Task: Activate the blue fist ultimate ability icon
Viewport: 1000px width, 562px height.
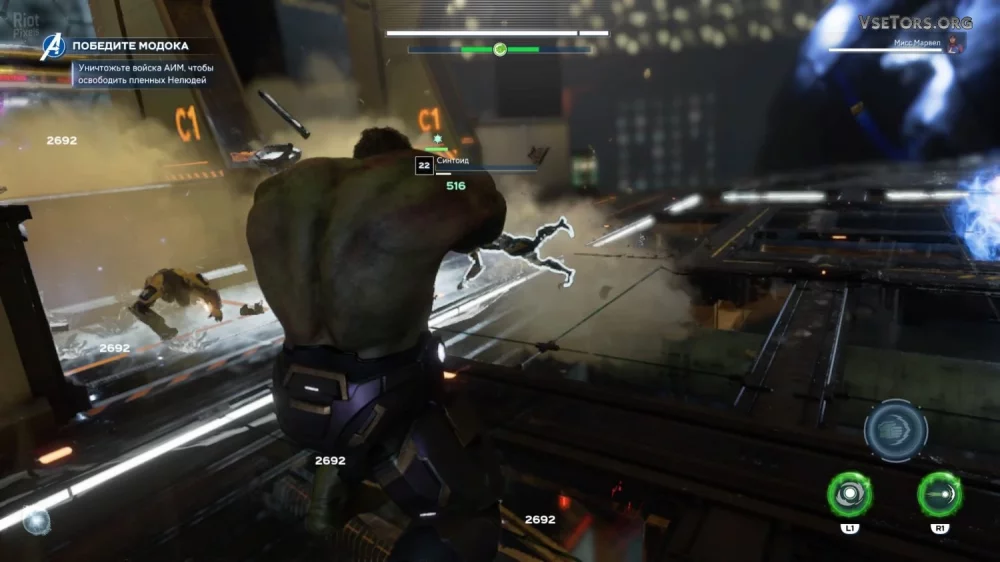Action: point(894,431)
